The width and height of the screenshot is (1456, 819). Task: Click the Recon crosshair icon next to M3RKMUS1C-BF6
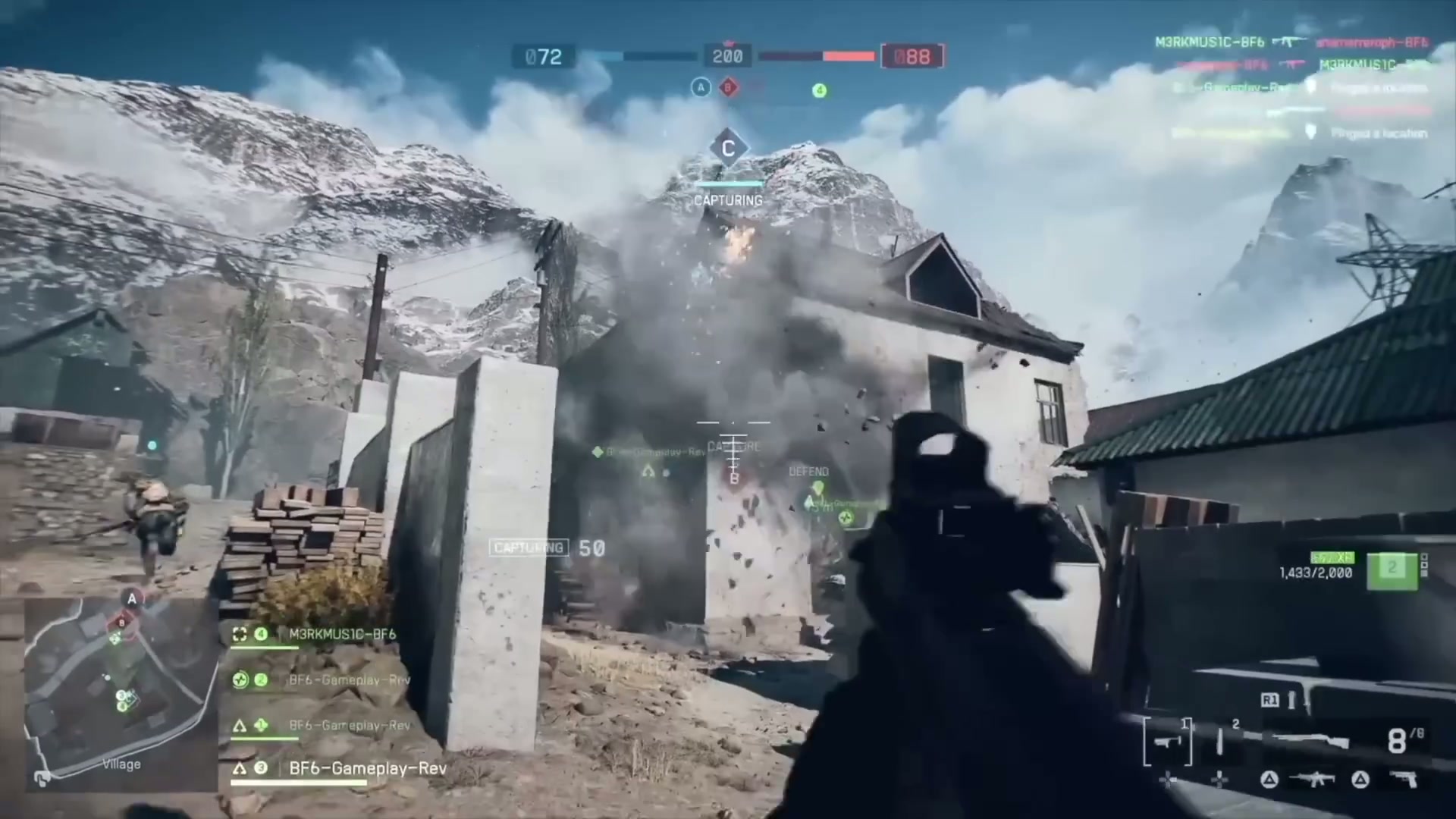(240, 635)
